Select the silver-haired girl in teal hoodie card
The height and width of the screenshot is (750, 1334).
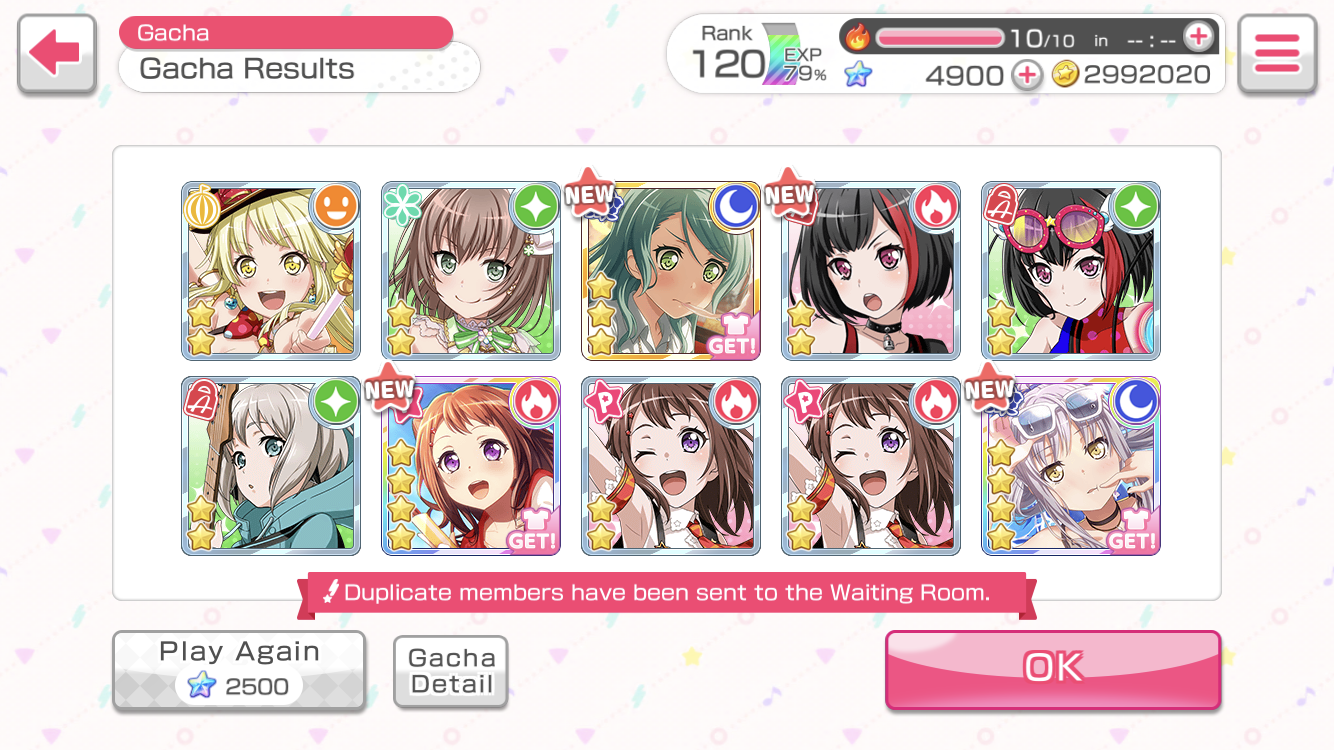[x=271, y=466]
